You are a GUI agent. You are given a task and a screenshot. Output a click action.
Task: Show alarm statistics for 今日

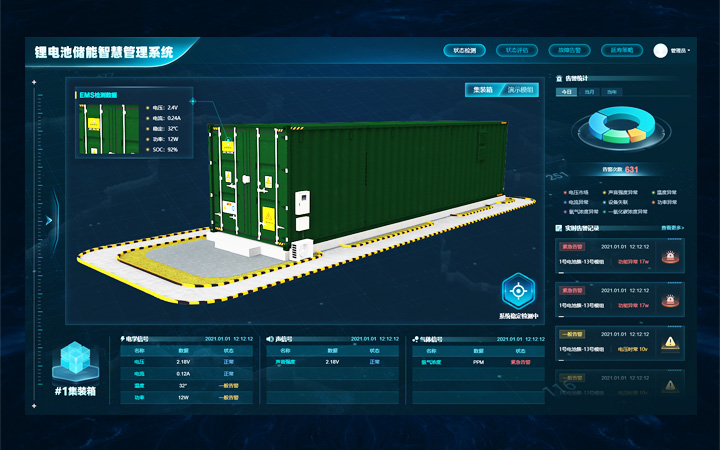click(x=566, y=92)
